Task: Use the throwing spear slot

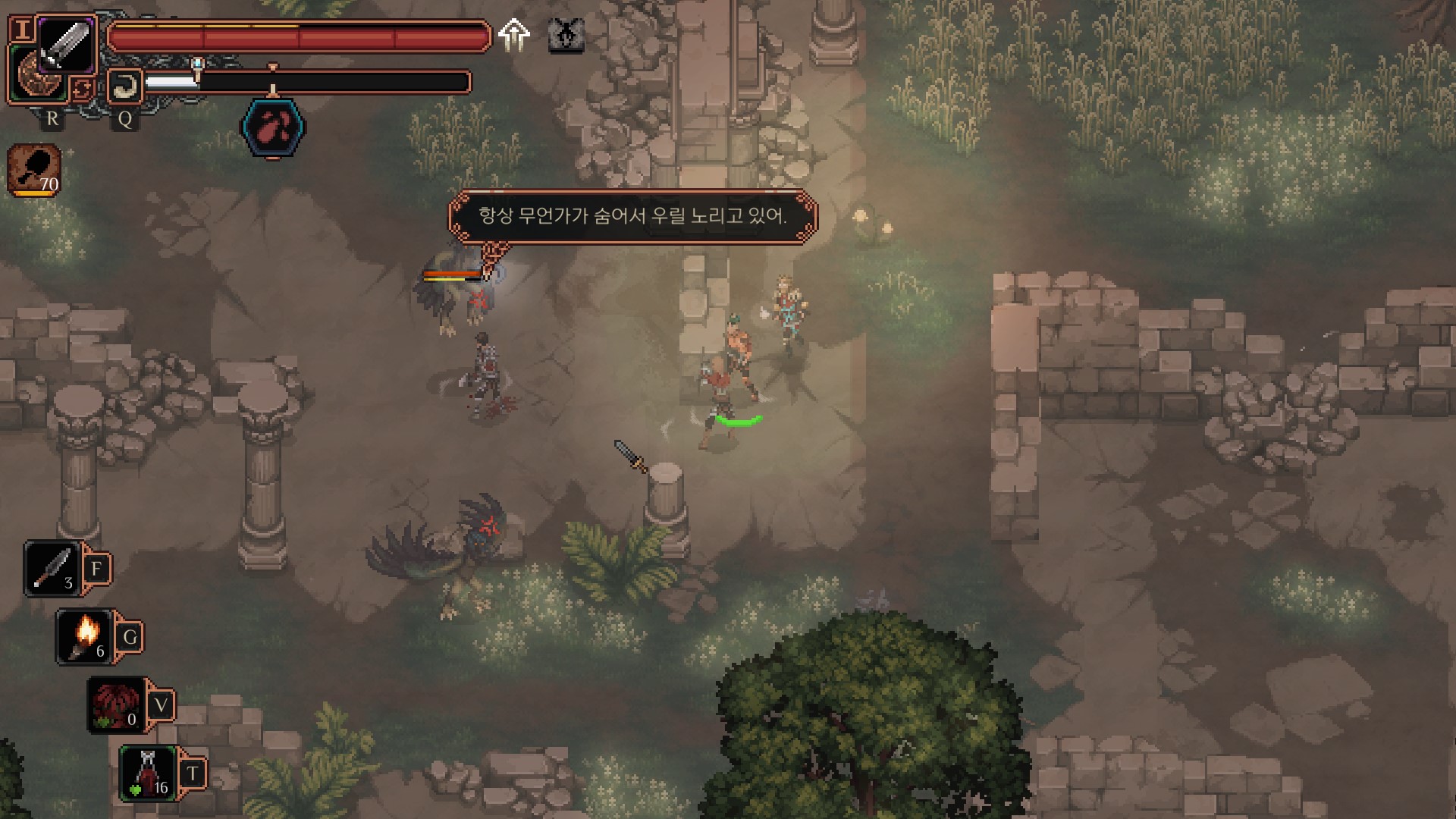Action: point(52,569)
